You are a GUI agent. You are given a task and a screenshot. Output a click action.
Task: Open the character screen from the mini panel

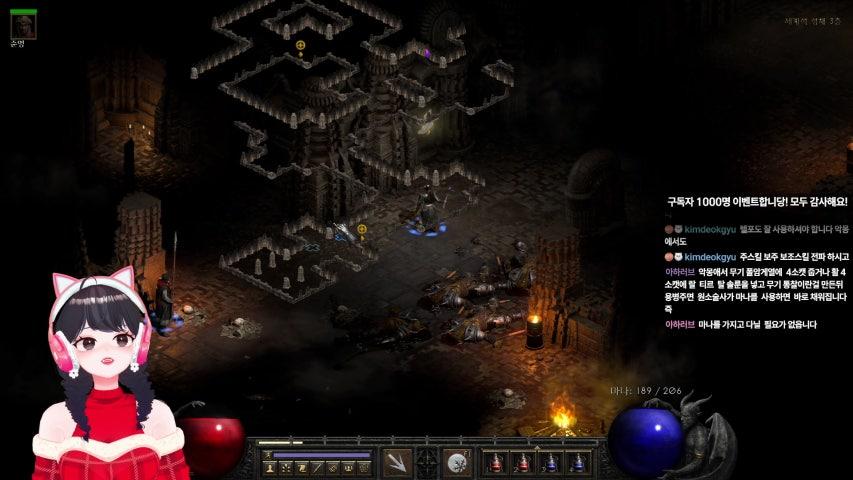click(x=270, y=467)
